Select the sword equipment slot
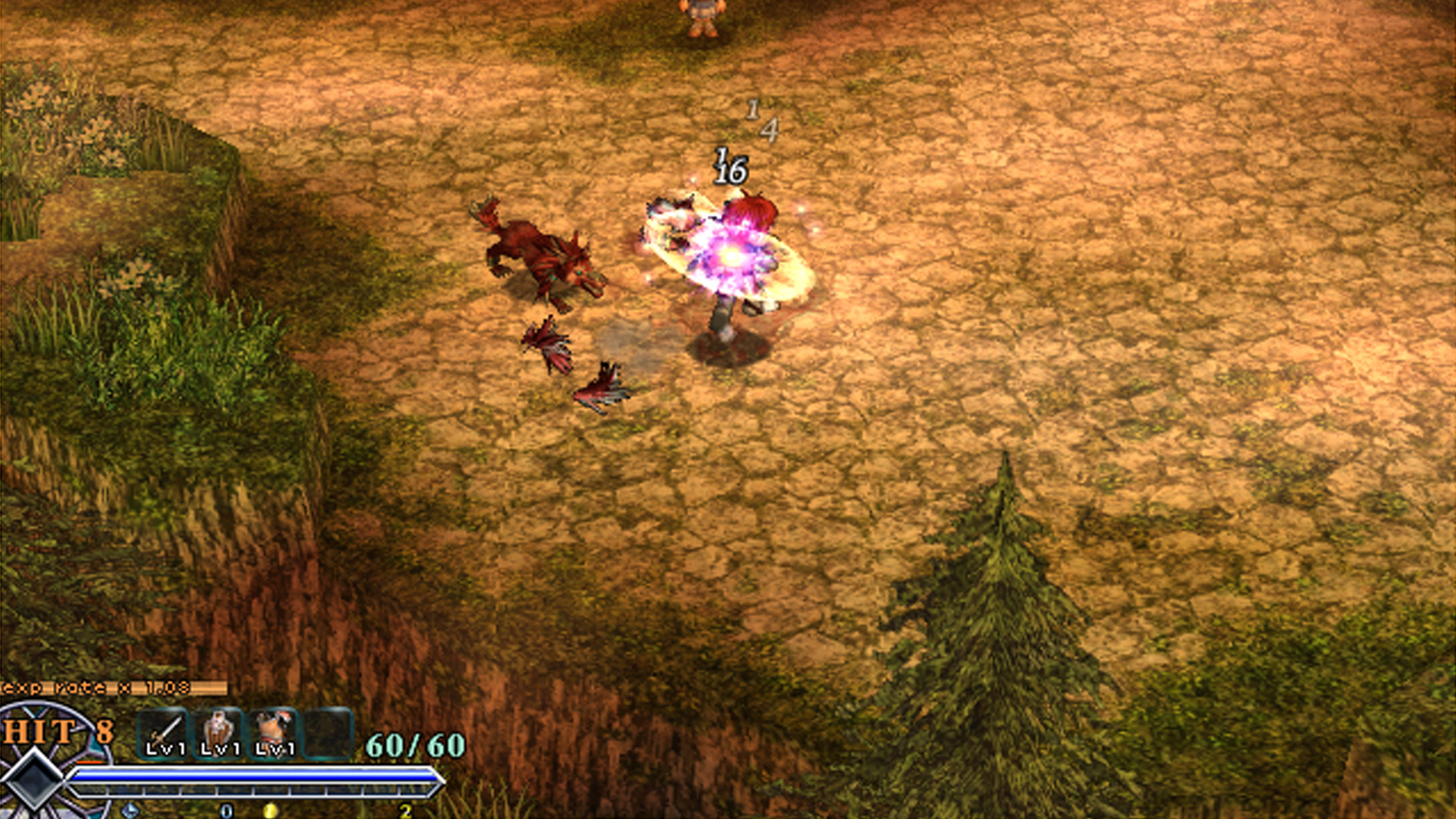This screenshot has width=1456, height=819. coord(164,733)
